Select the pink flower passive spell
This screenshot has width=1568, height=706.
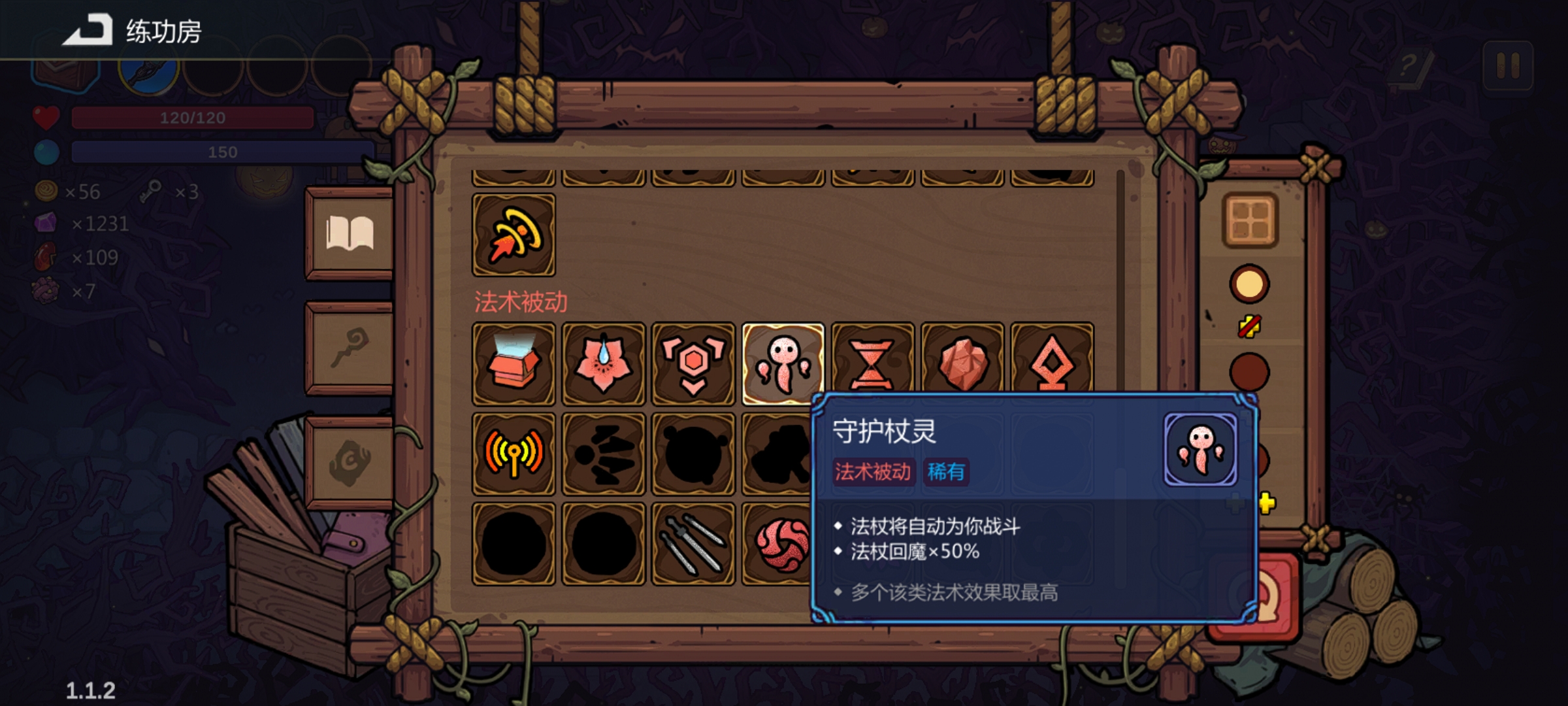604,363
